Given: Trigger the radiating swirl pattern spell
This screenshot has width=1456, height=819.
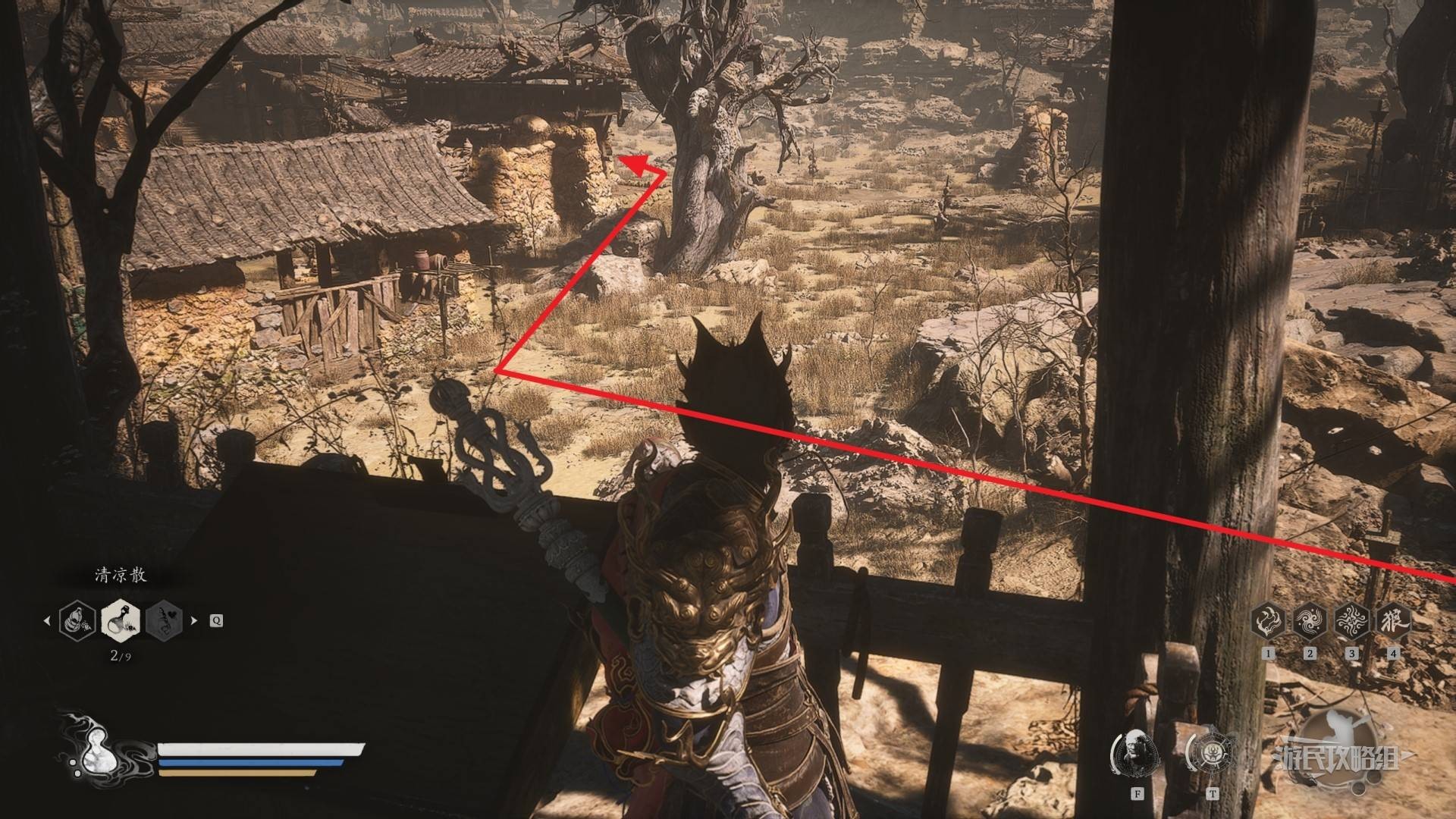Looking at the screenshot, I should [x=1351, y=621].
